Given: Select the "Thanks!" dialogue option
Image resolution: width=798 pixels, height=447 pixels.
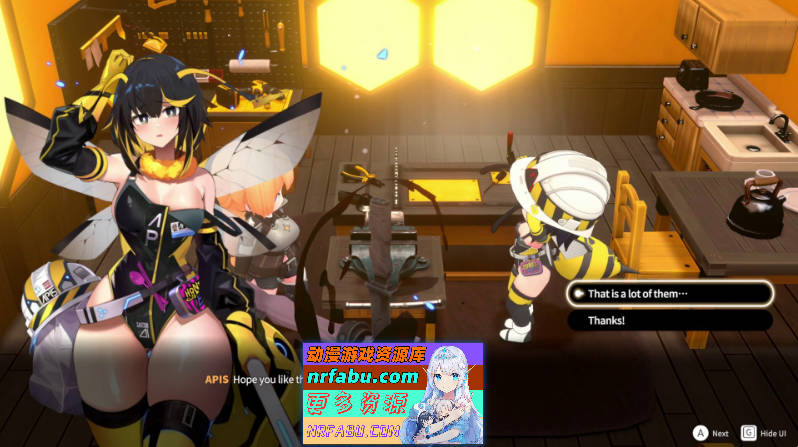Looking at the screenshot, I should [668, 321].
